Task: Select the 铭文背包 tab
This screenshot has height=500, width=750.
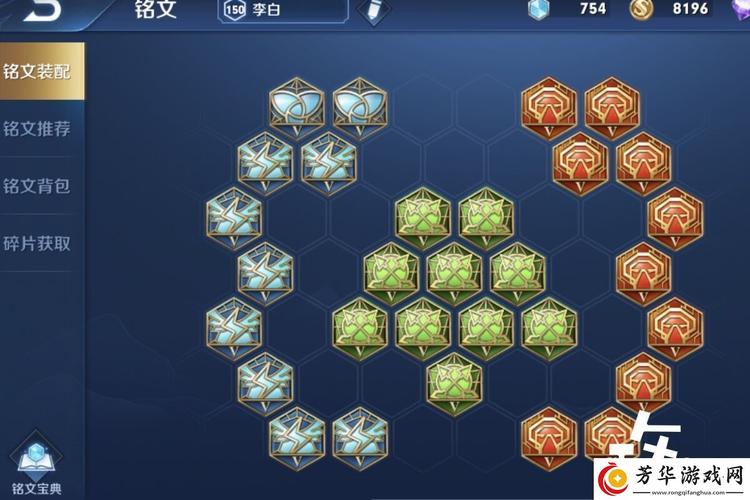Action: (x=37, y=186)
